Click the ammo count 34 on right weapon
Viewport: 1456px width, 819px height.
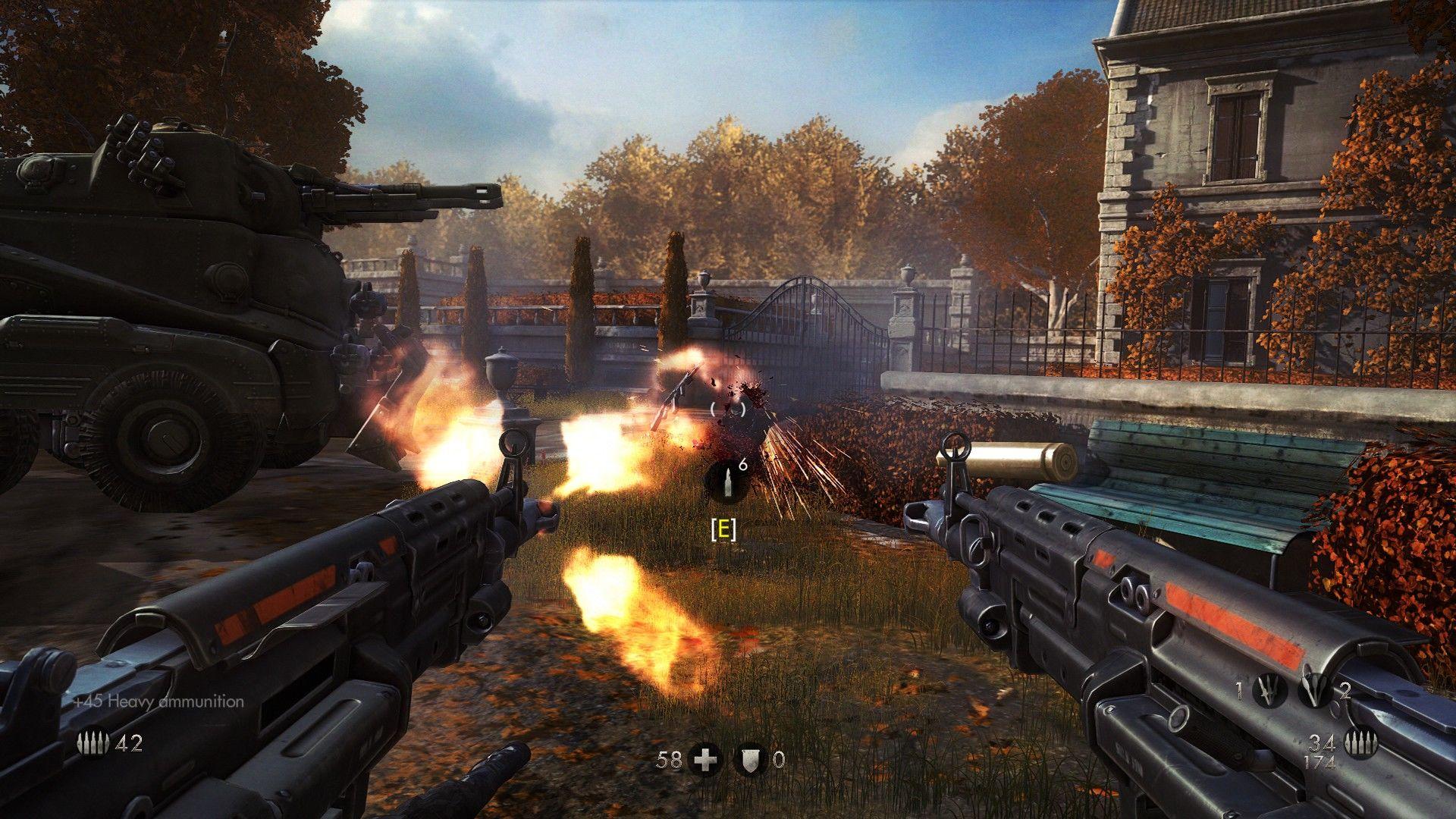click(1322, 744)
